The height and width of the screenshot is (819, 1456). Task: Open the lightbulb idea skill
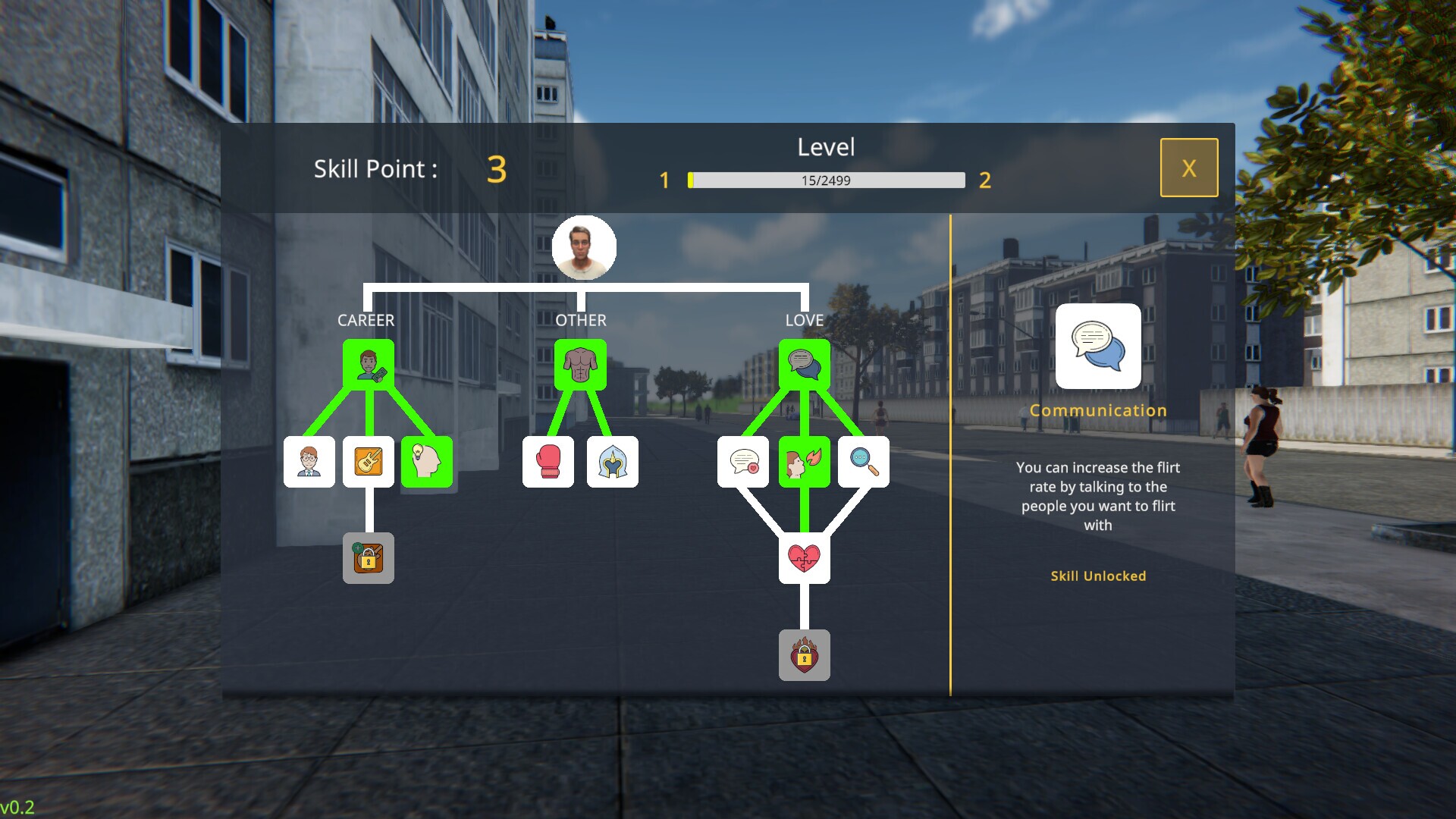428,462
